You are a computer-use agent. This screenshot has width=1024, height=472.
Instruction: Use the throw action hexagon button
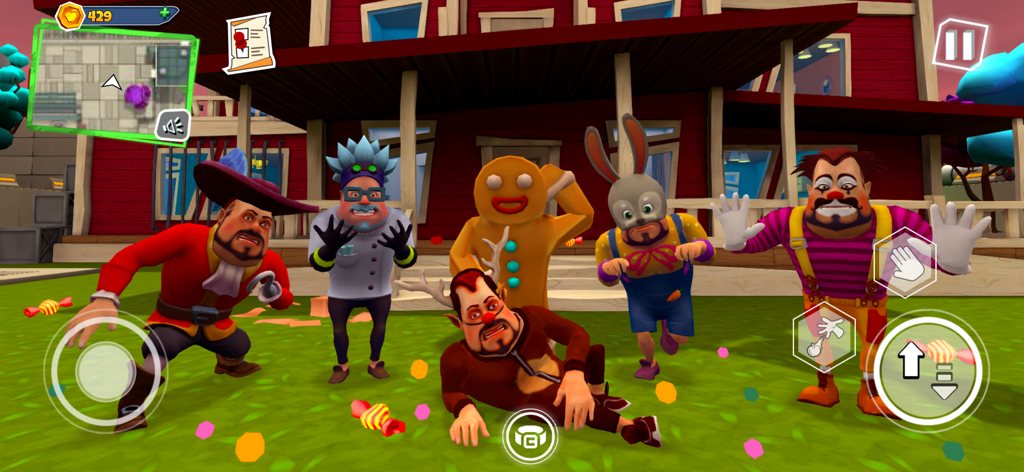point(823,336)
